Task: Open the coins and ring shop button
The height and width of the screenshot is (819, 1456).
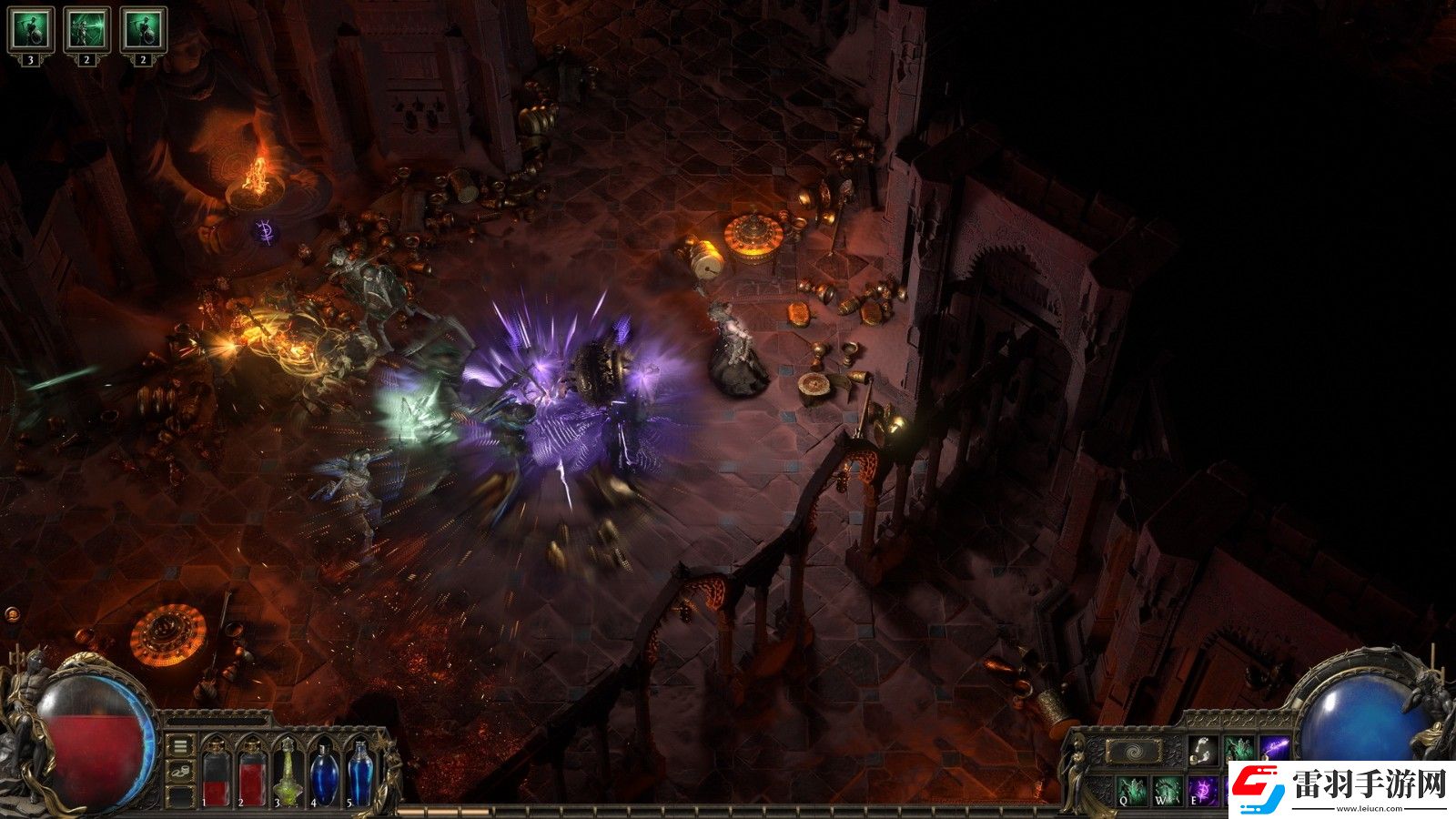Action: point(181,772)
